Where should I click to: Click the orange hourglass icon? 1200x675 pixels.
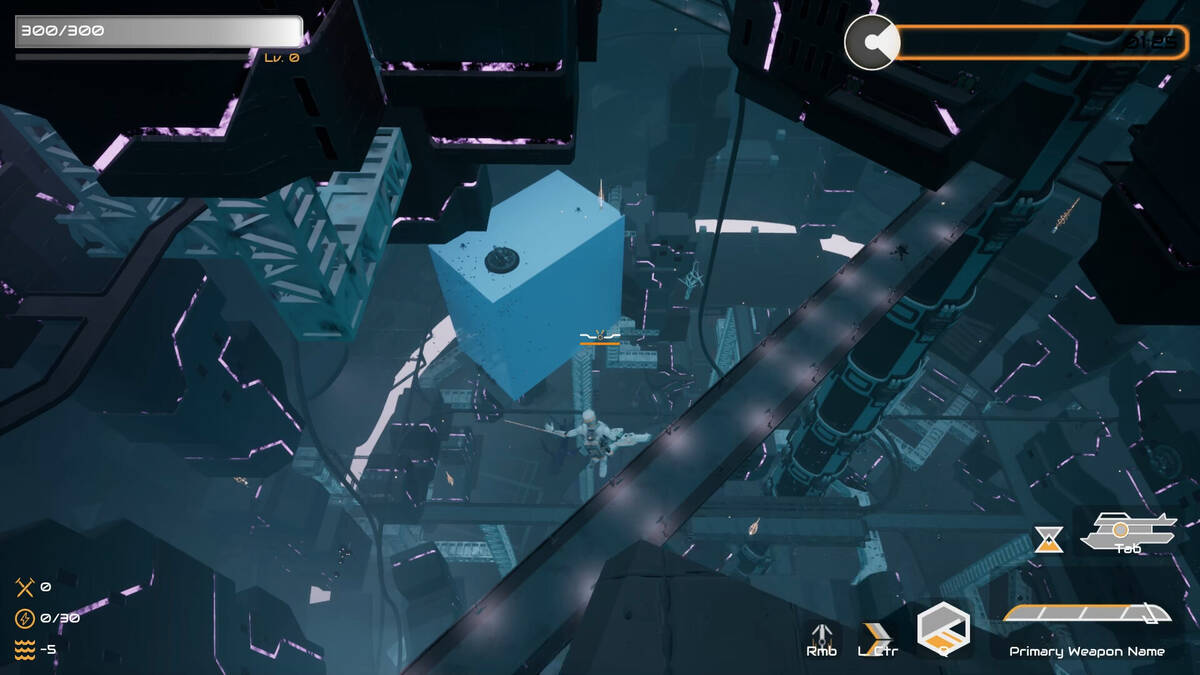[1048, 539]
